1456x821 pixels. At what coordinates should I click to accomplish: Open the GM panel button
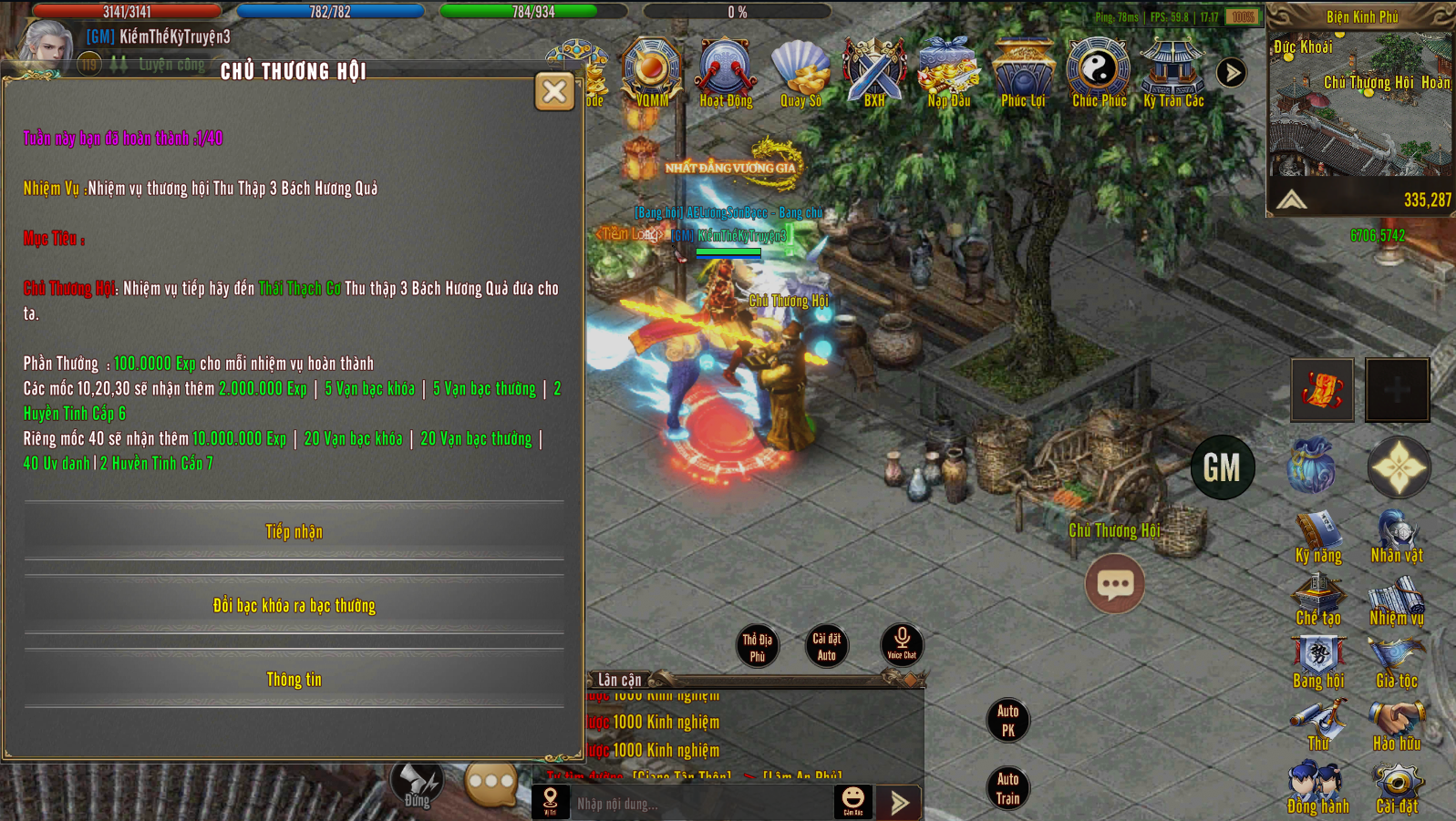[x=1223, y=467]
